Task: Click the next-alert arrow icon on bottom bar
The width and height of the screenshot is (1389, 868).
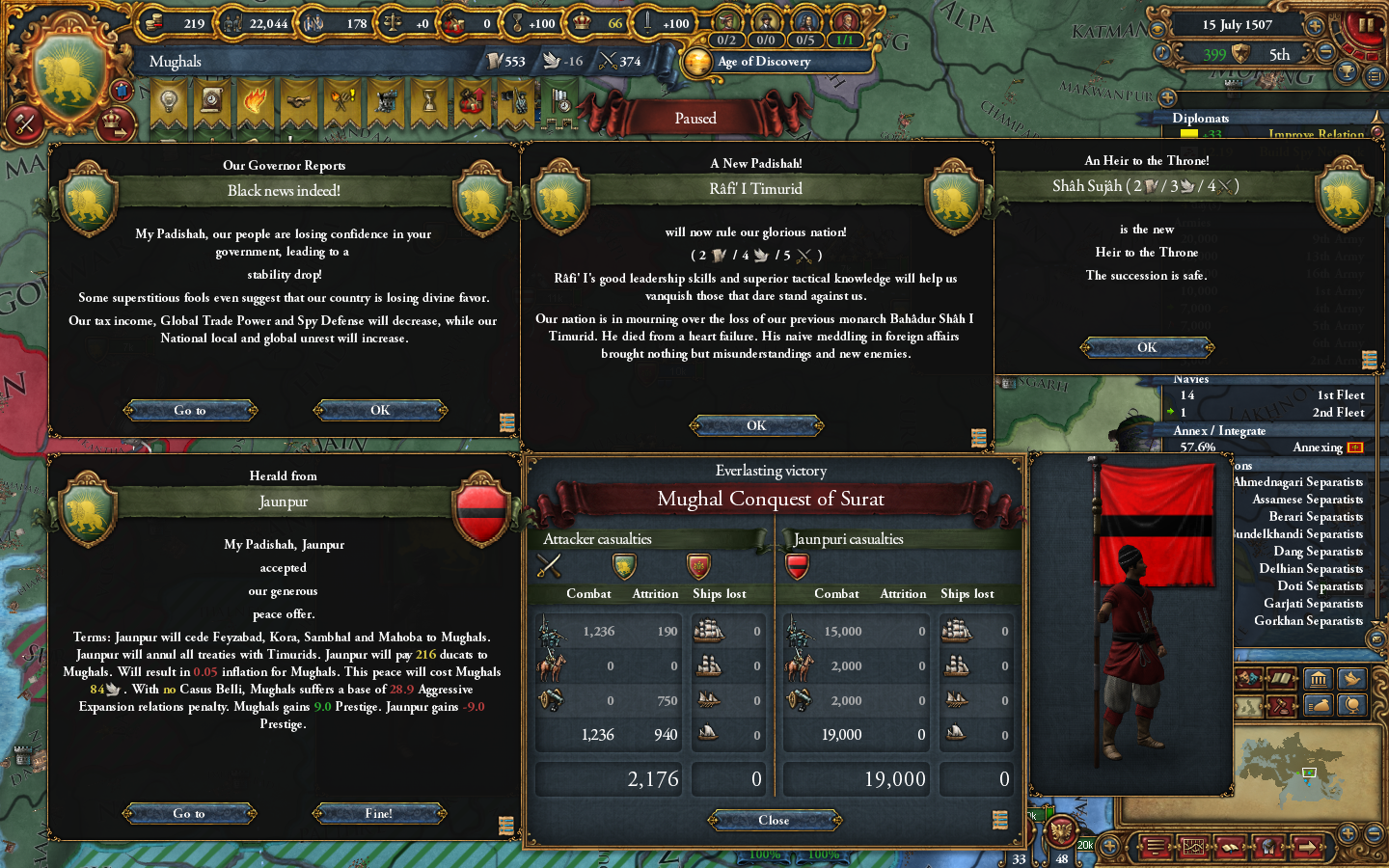Action: point(1308,847)
